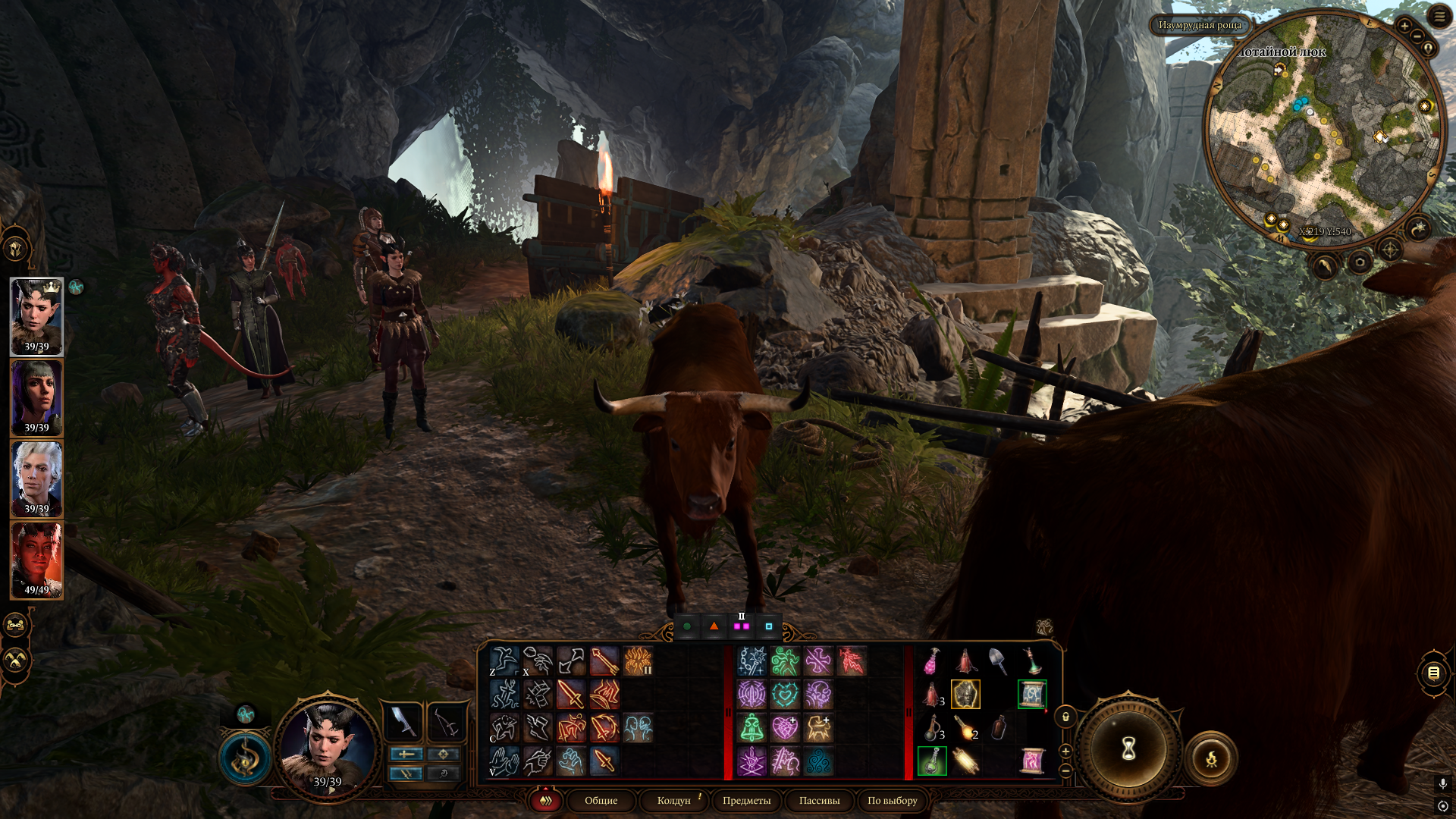Select the Предметы hotbar tab
1456x819 pixels.
pos(746,801)
